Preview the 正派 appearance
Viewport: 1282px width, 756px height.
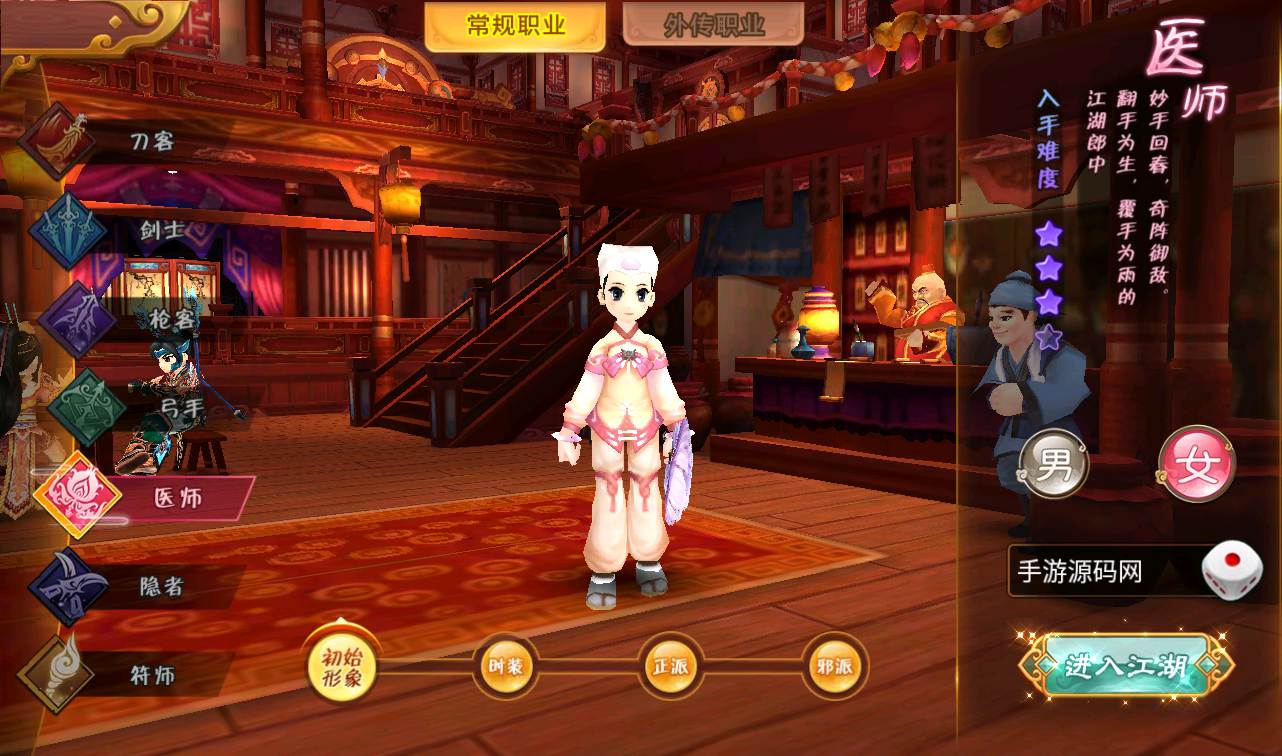tap(670, 666)
